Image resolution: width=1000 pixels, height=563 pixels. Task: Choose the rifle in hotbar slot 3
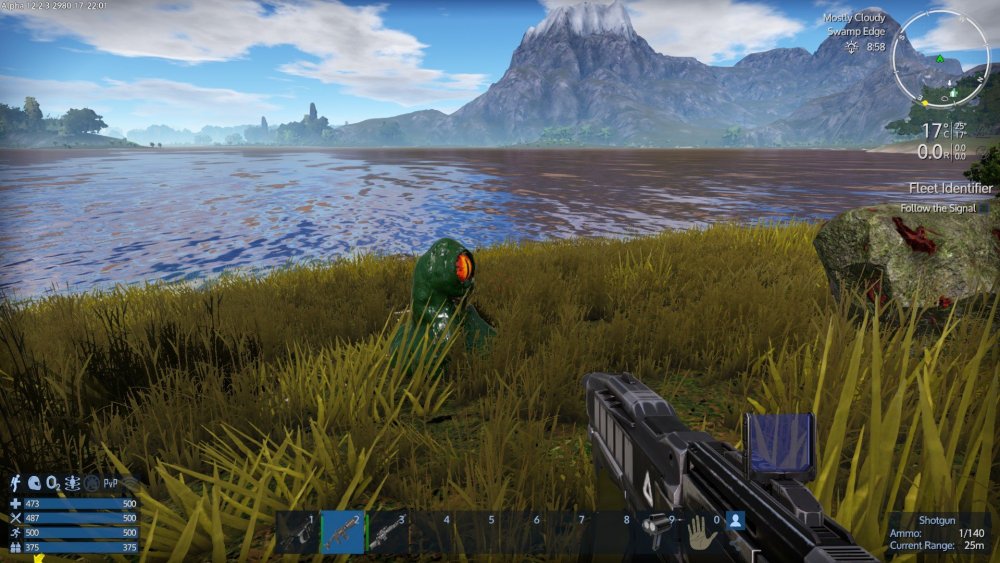click(387, 532)
